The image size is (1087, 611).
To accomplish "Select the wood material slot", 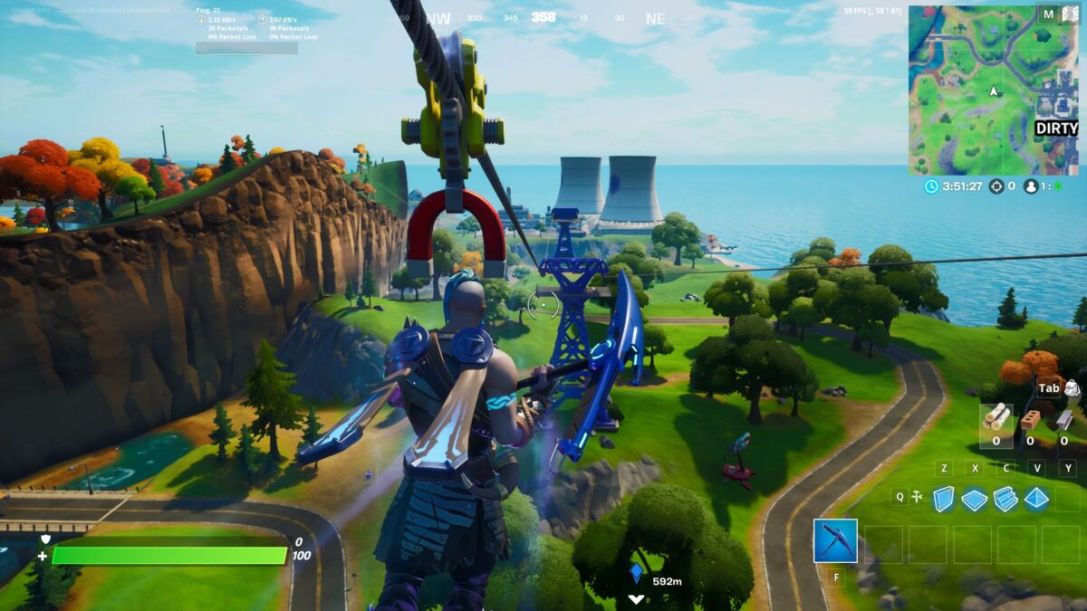I will [997, 418].
